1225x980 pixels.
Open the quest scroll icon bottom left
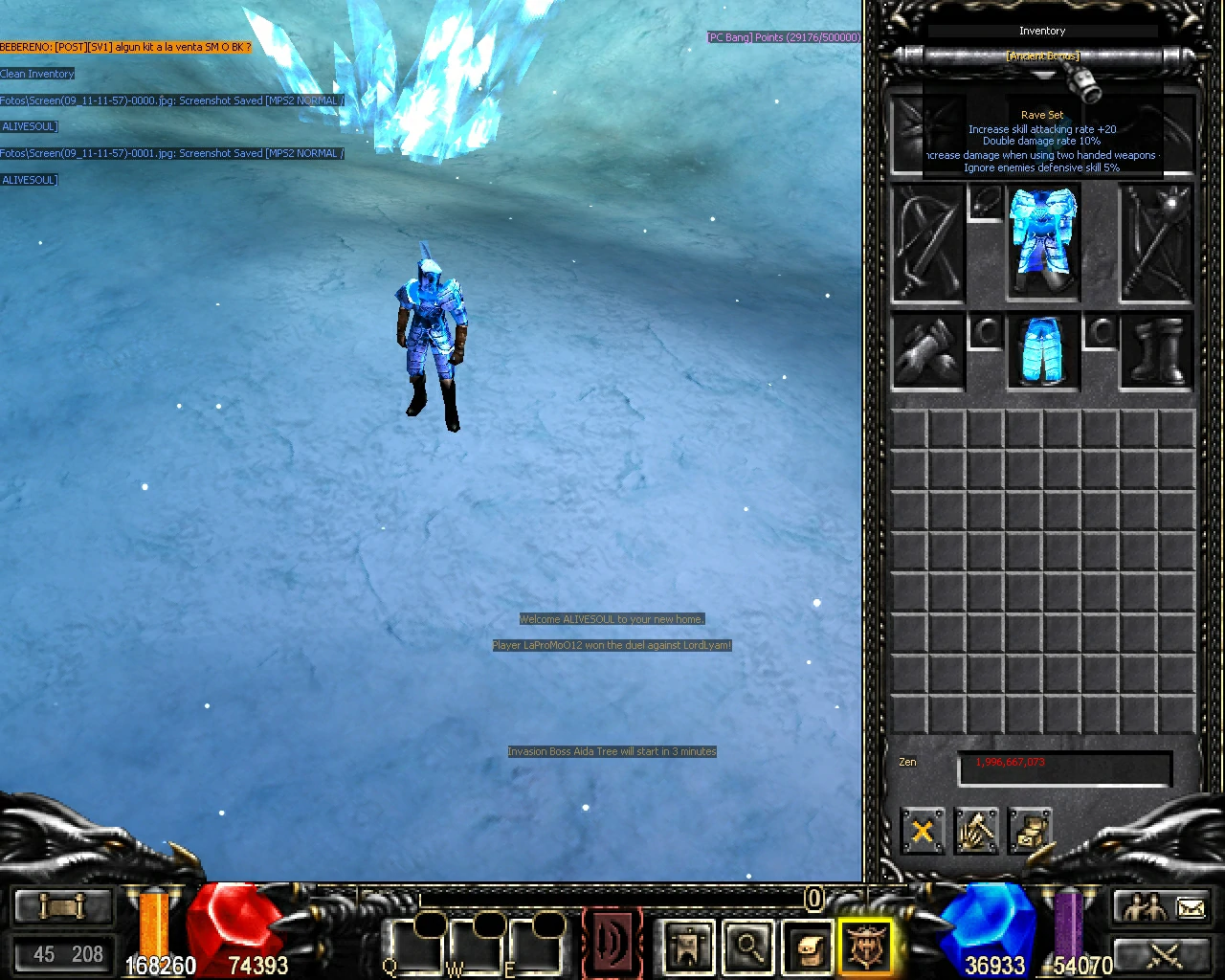tap(62, 905)
